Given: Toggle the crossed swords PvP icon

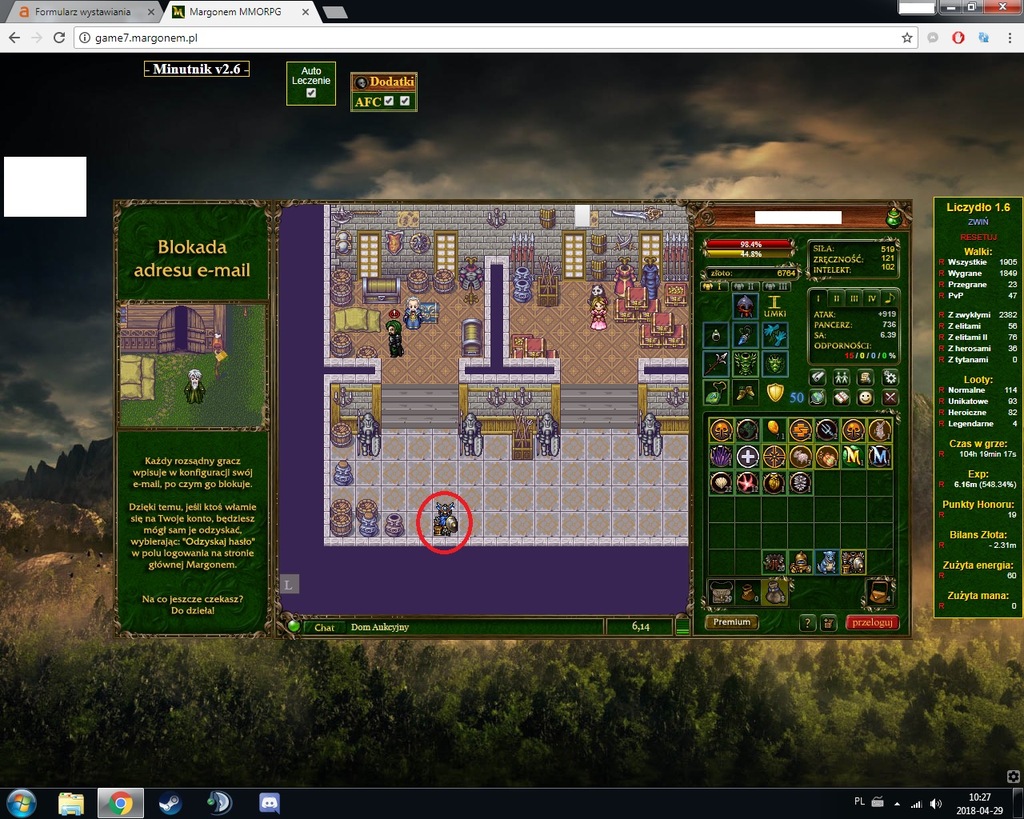Looking at the screenshot, I should pyautogui.click(x=890, y=397).
